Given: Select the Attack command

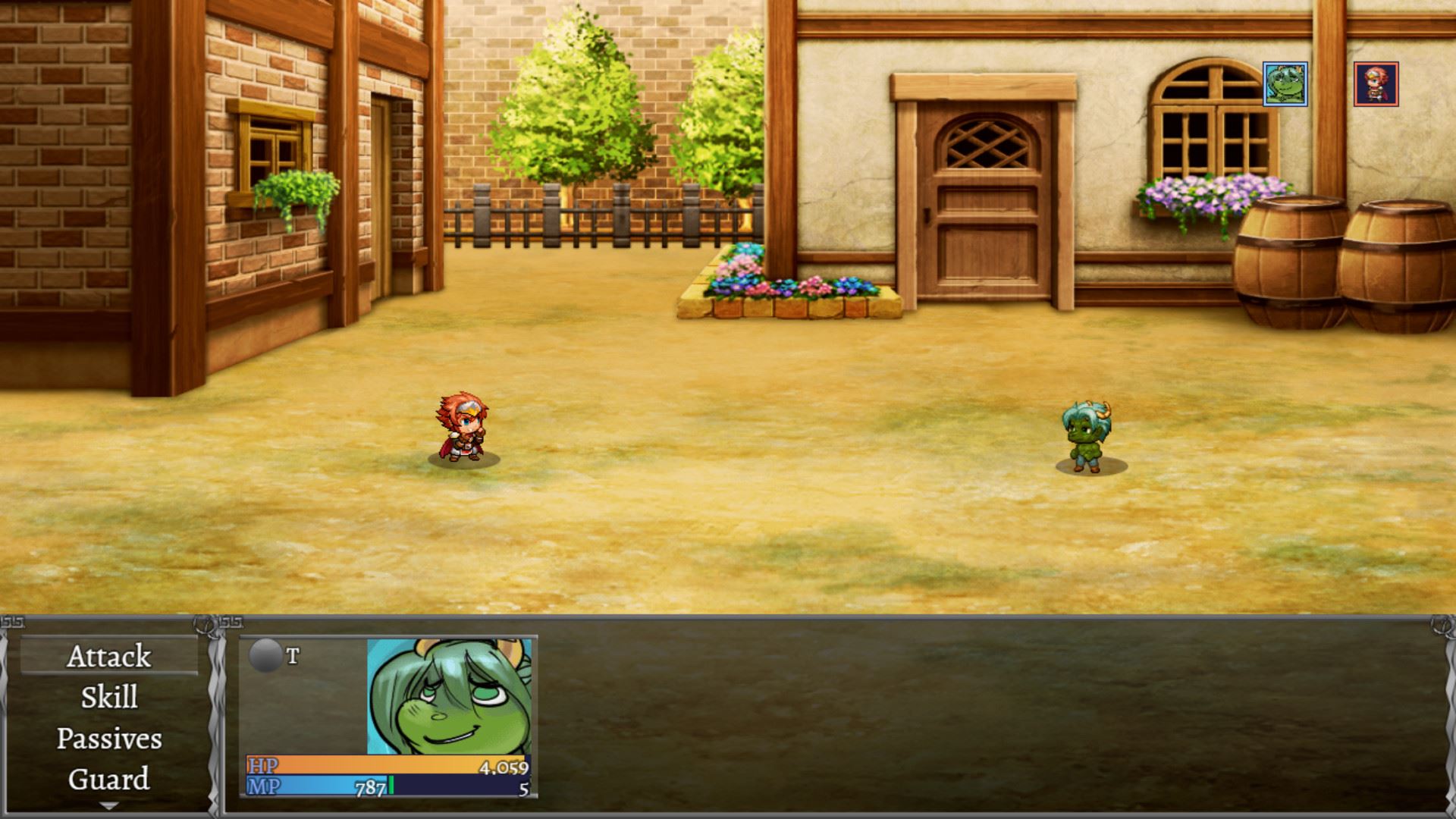Looking at the screenshot, I should (109, 657).
